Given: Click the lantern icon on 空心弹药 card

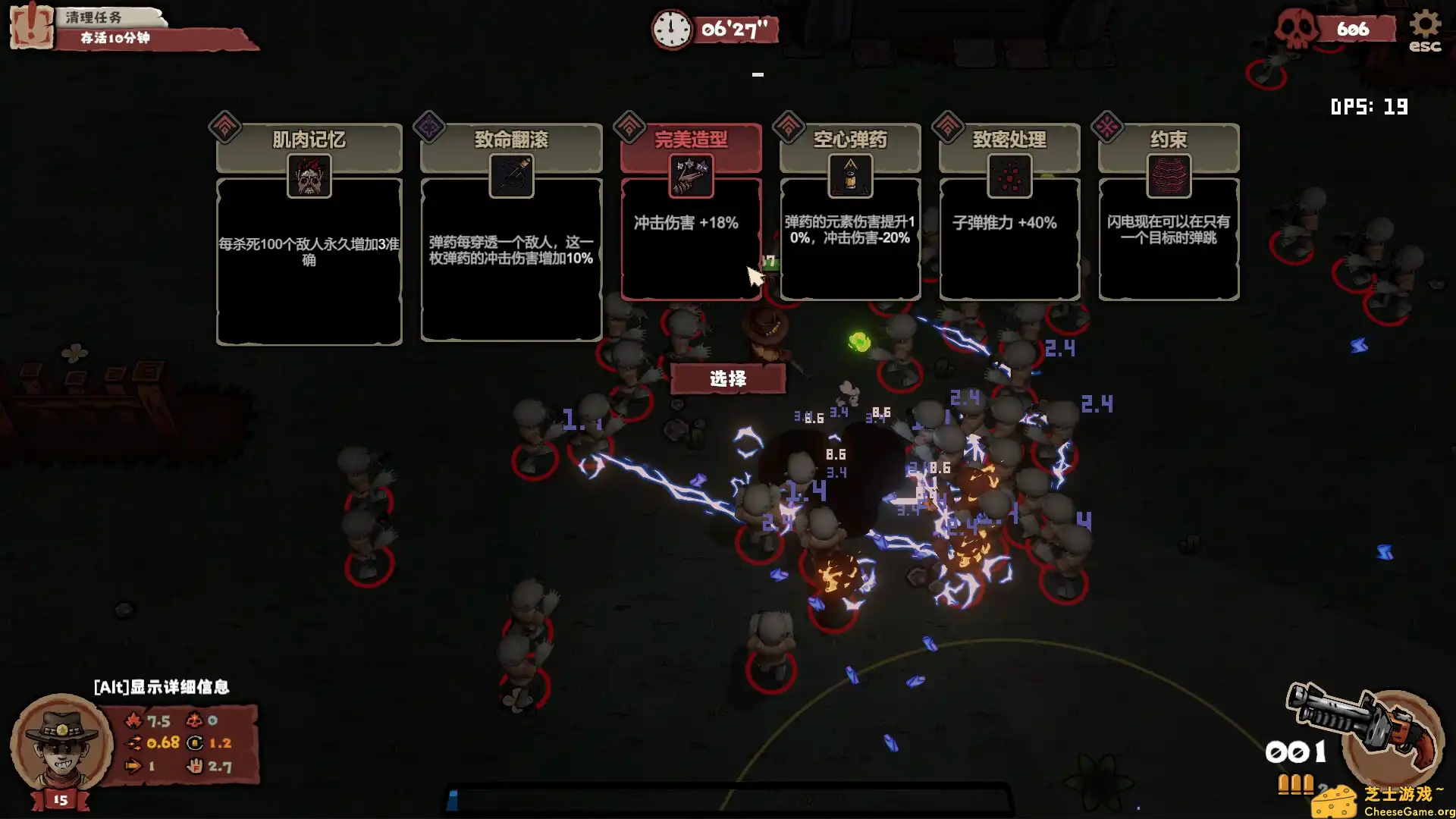Looking at the screenshot, I should point(850,177).
